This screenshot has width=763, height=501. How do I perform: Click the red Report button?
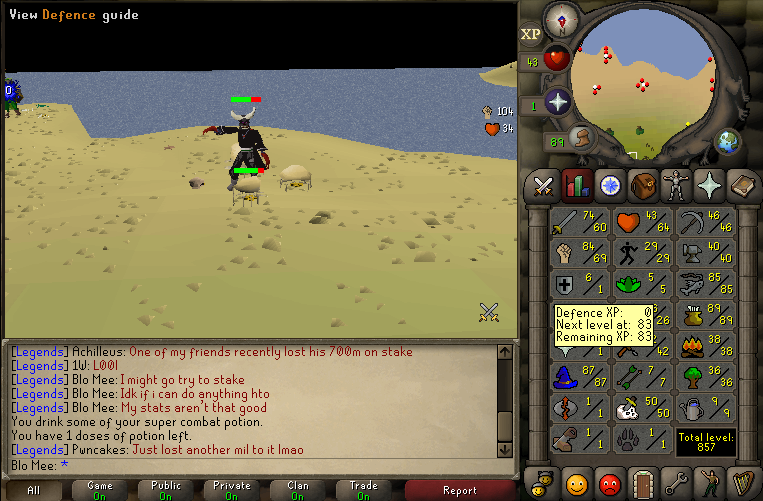tap(459, 490)
